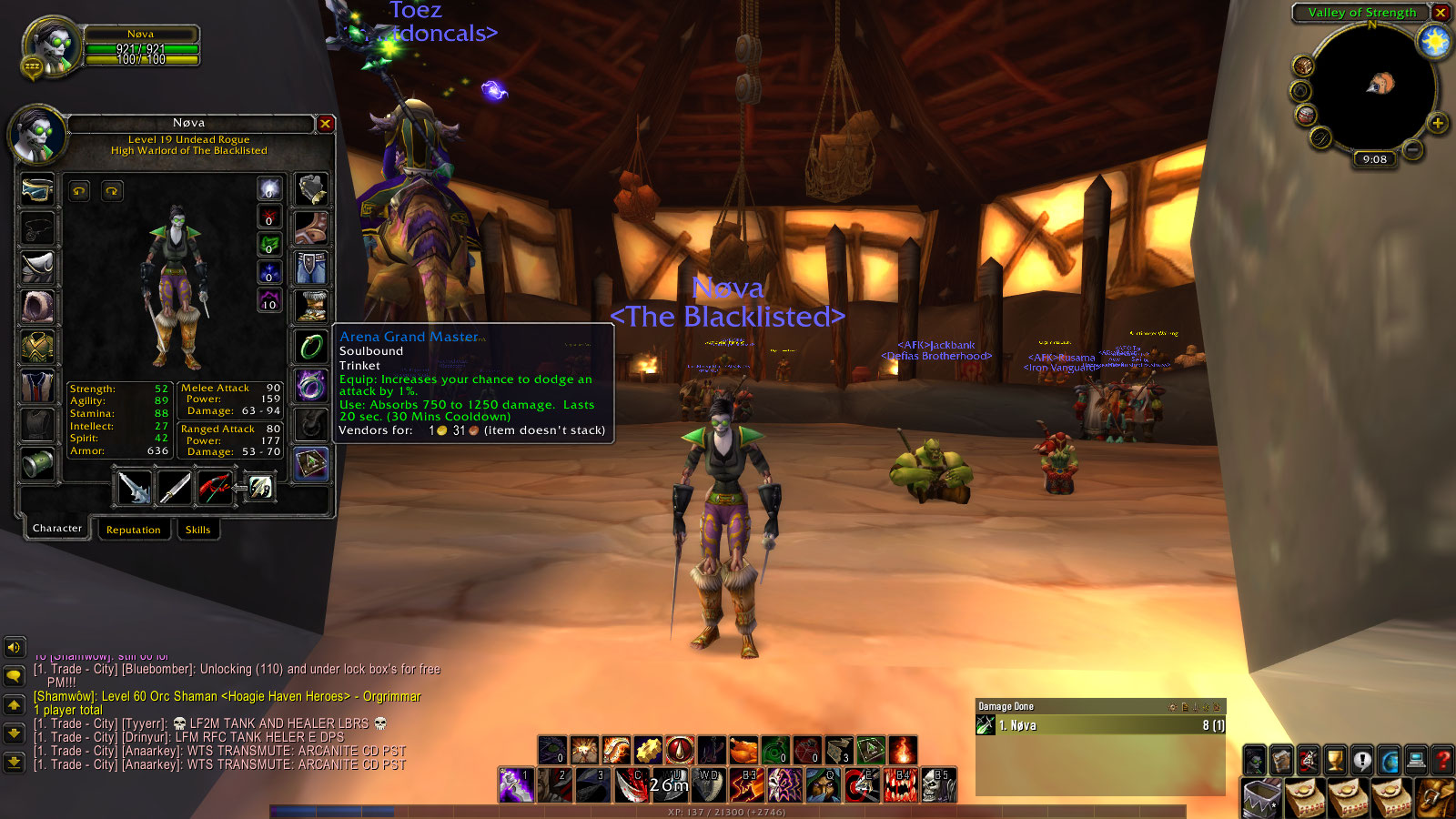The width and height of the screenshot is (1456, 819).
Task: Click the green goggles head slot
Action: pos(37,189)
